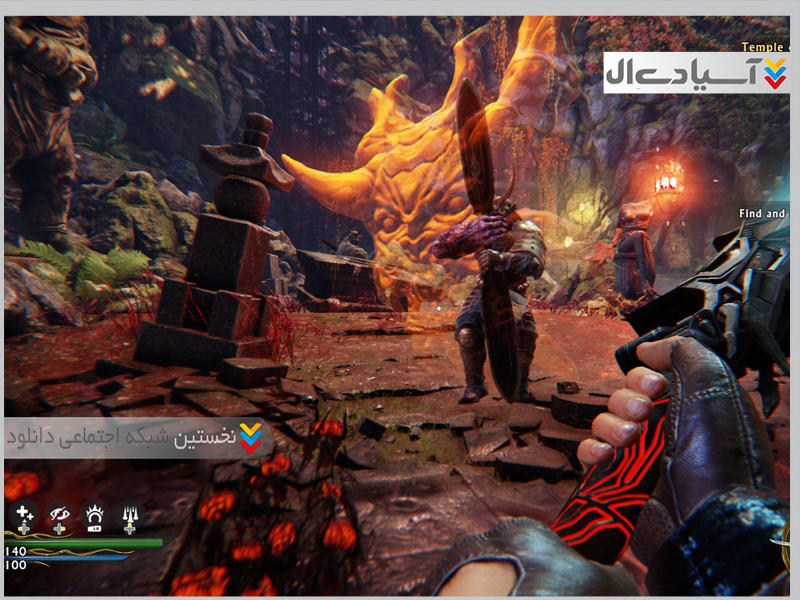
Task: Click the 'Temple' mission title
Action: [x=765, y=46]
